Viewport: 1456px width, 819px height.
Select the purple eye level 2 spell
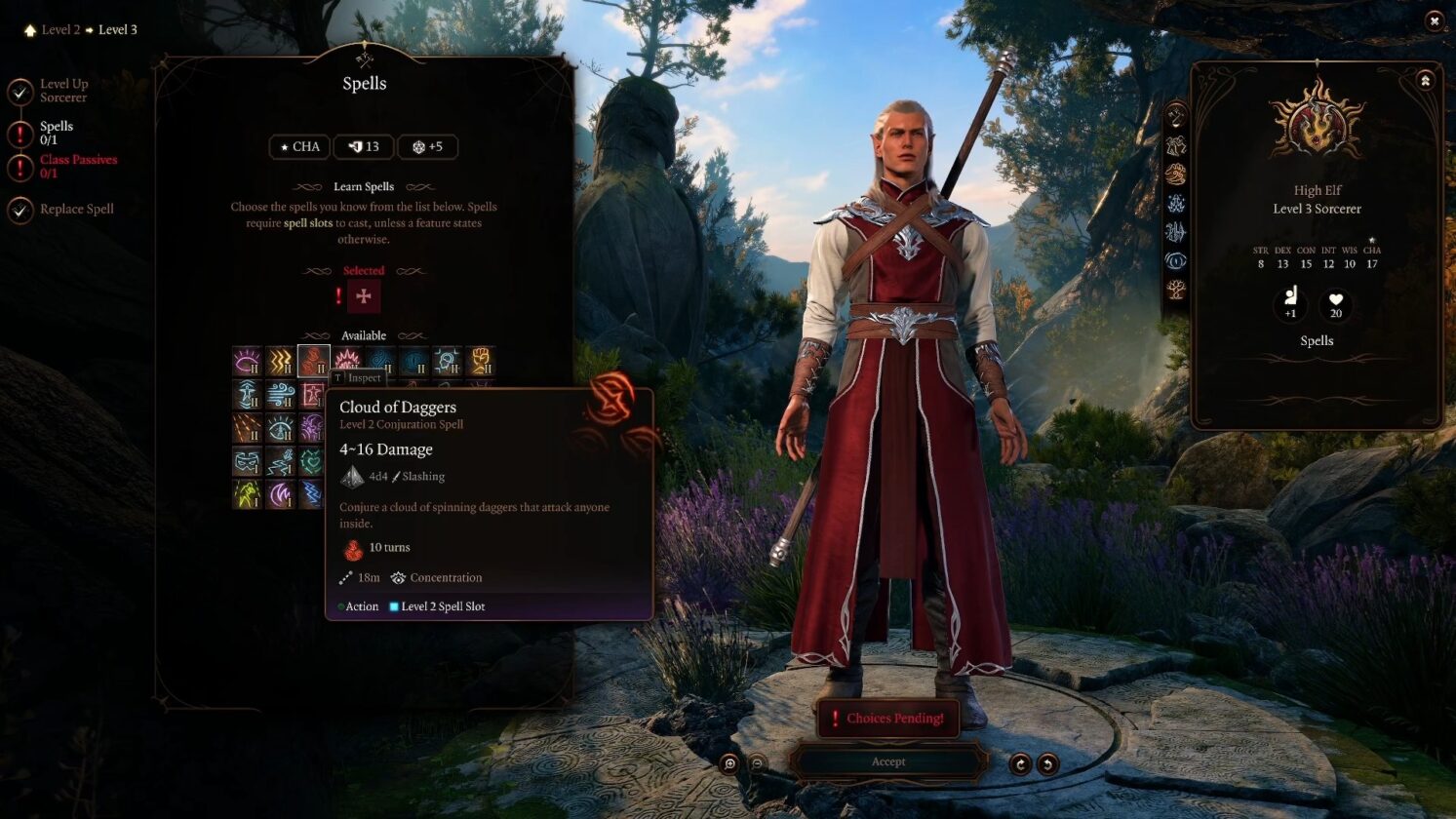[x=247, y=362]
